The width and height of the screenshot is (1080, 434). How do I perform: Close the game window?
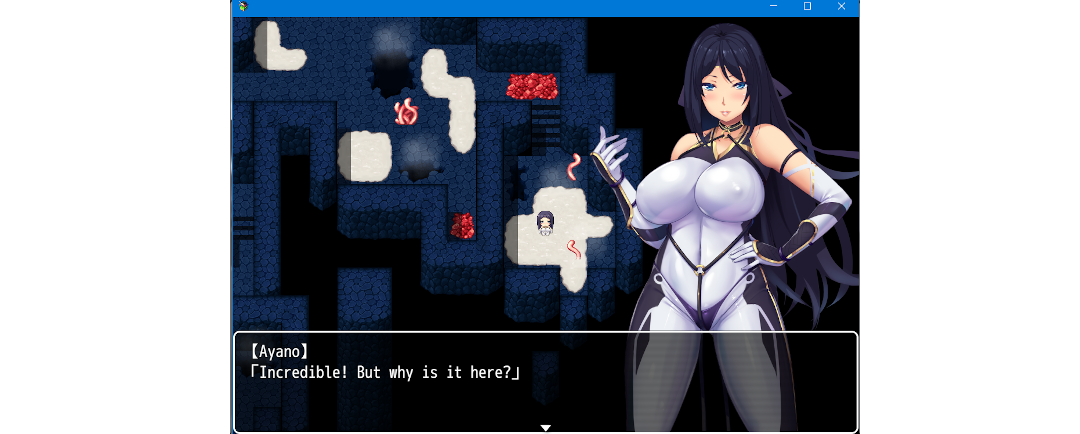tap(841, 7)
